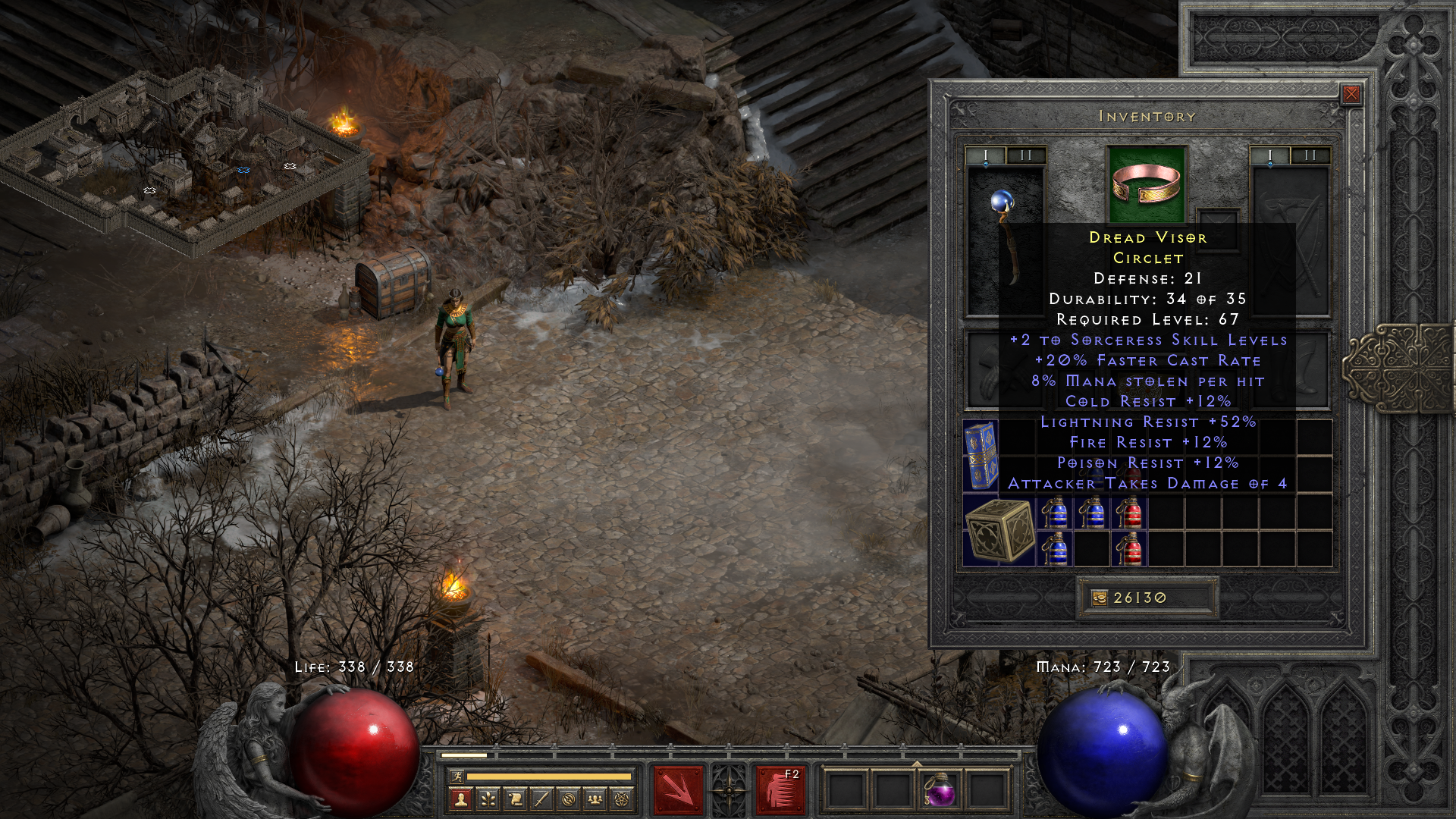Open the party screen icon

coord(595,798)
